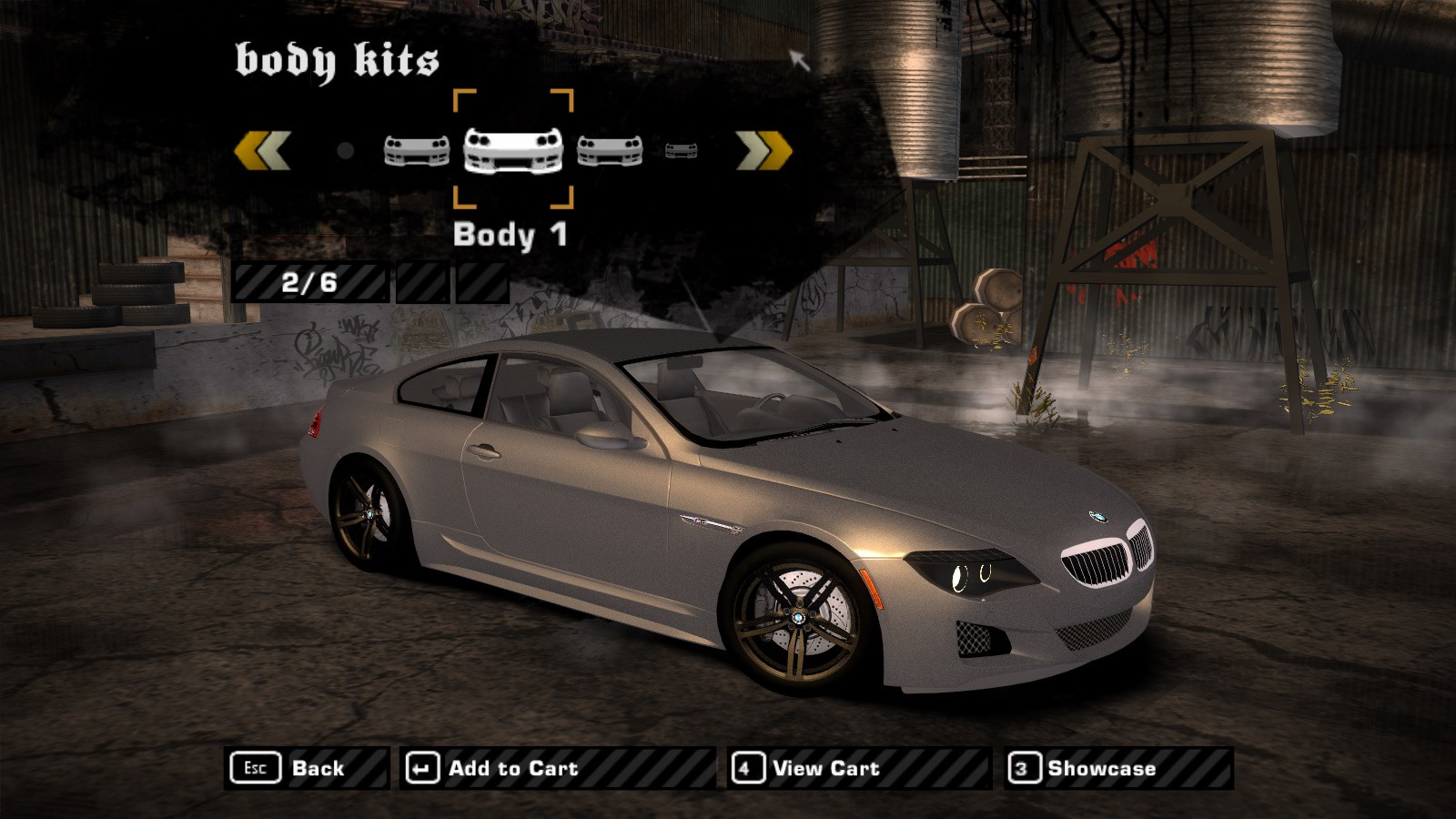Add the body kit to cart
The width and height of the screenshot is (1456, 819).
pyautogui.click(x=557, y=768)
